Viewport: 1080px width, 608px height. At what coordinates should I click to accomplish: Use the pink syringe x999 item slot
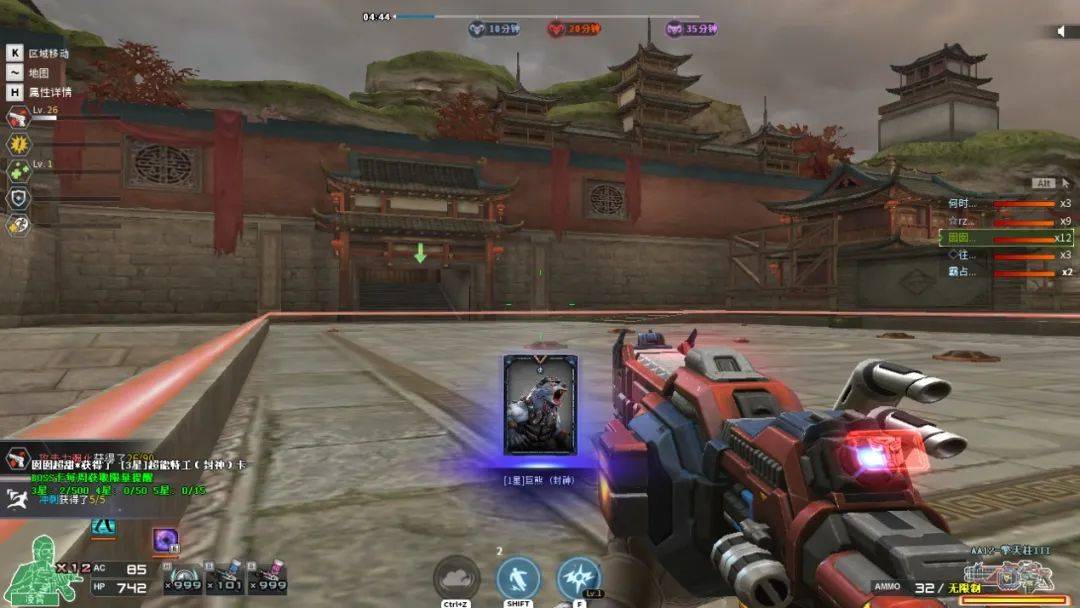click(267, 578)
